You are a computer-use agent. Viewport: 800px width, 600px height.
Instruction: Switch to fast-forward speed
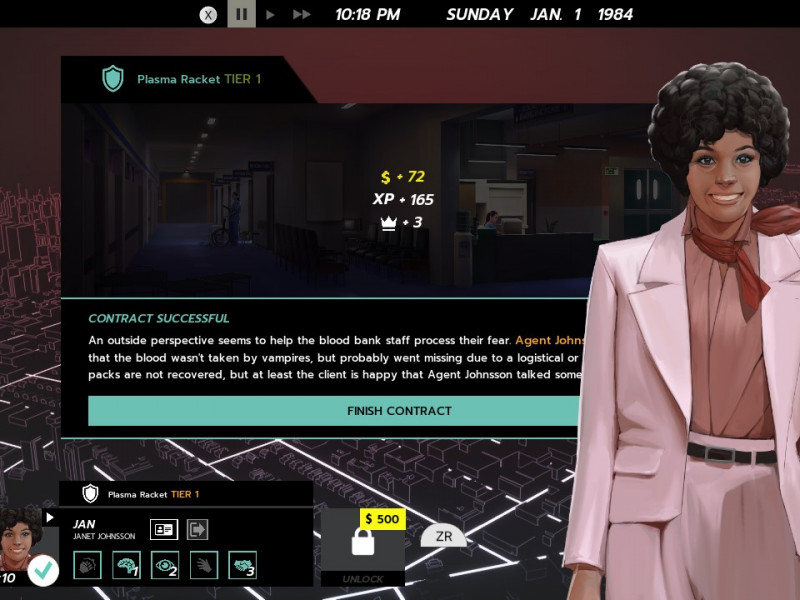point(301,15)
